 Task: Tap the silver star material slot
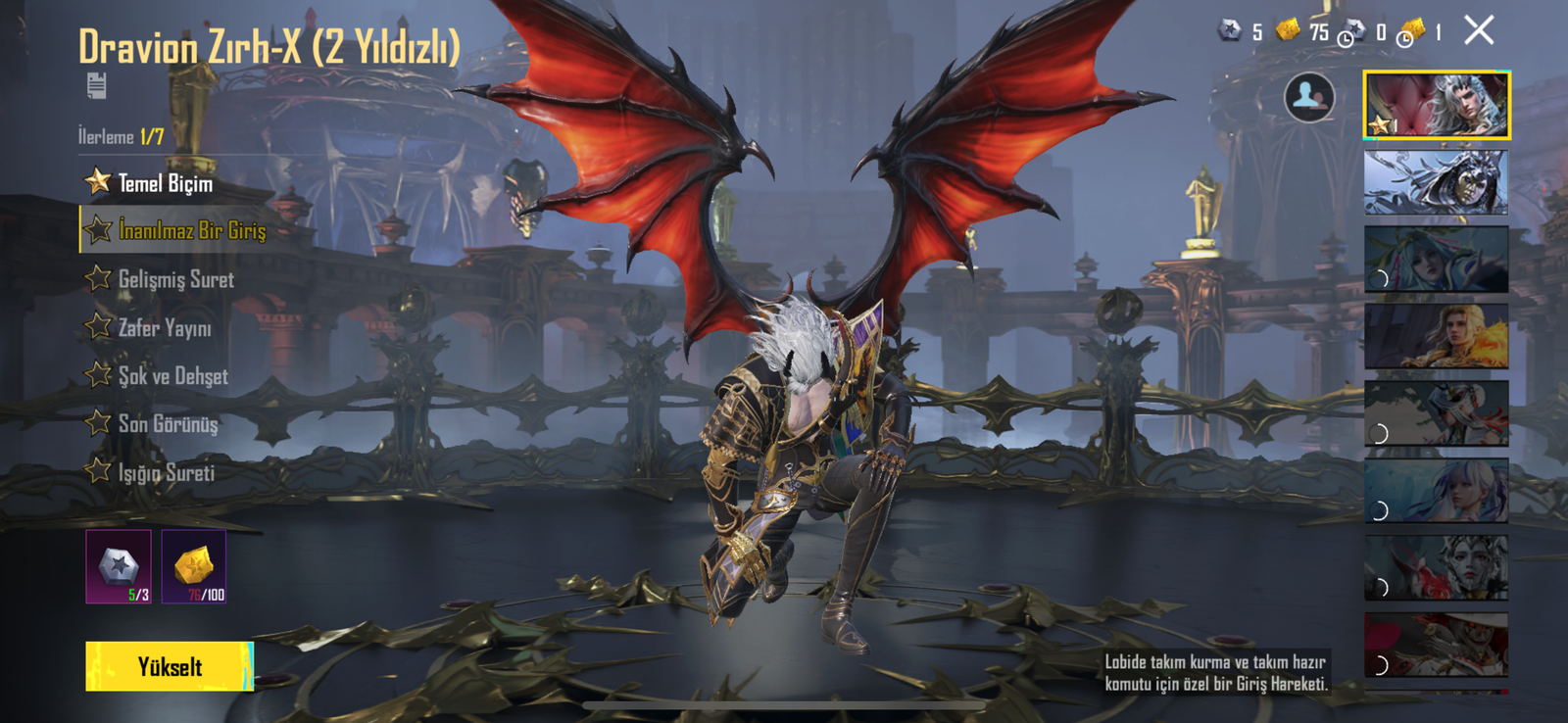(119, 566)
